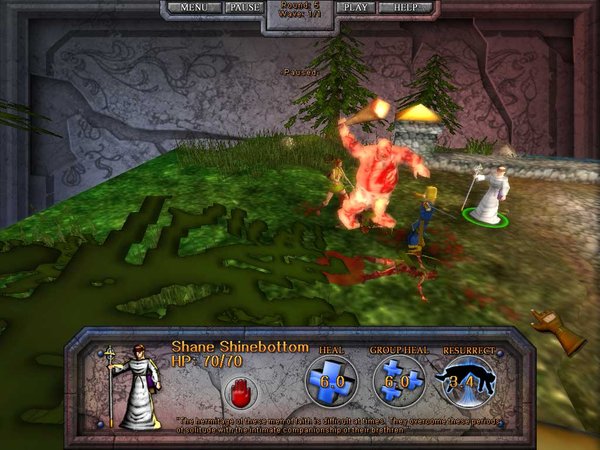Select the white-robed priest unit with green ring
Screen dimensions: 600x450
pyautogui.click(x=490, y=197)
